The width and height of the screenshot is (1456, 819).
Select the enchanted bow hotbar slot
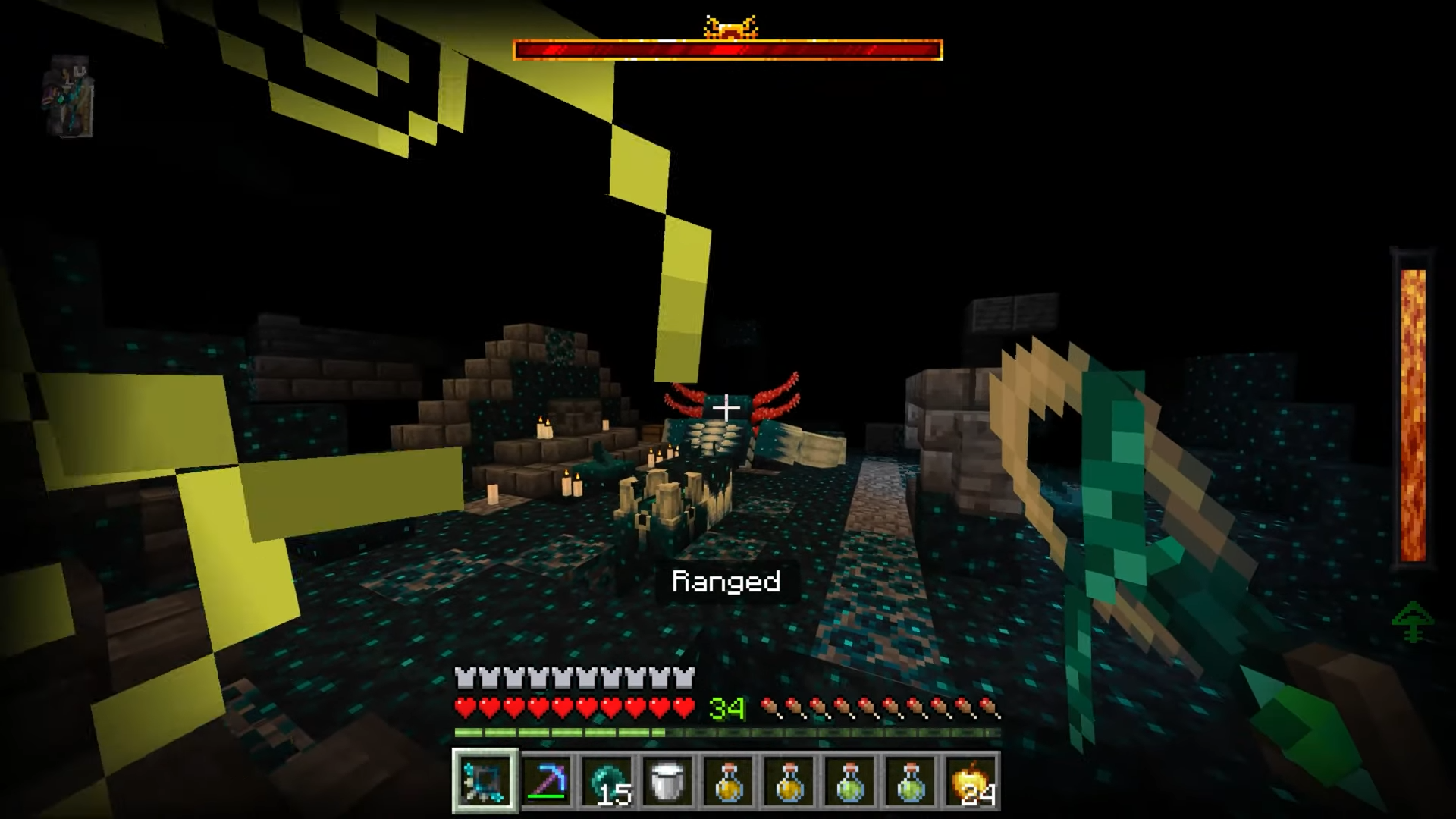pos(485,780)
